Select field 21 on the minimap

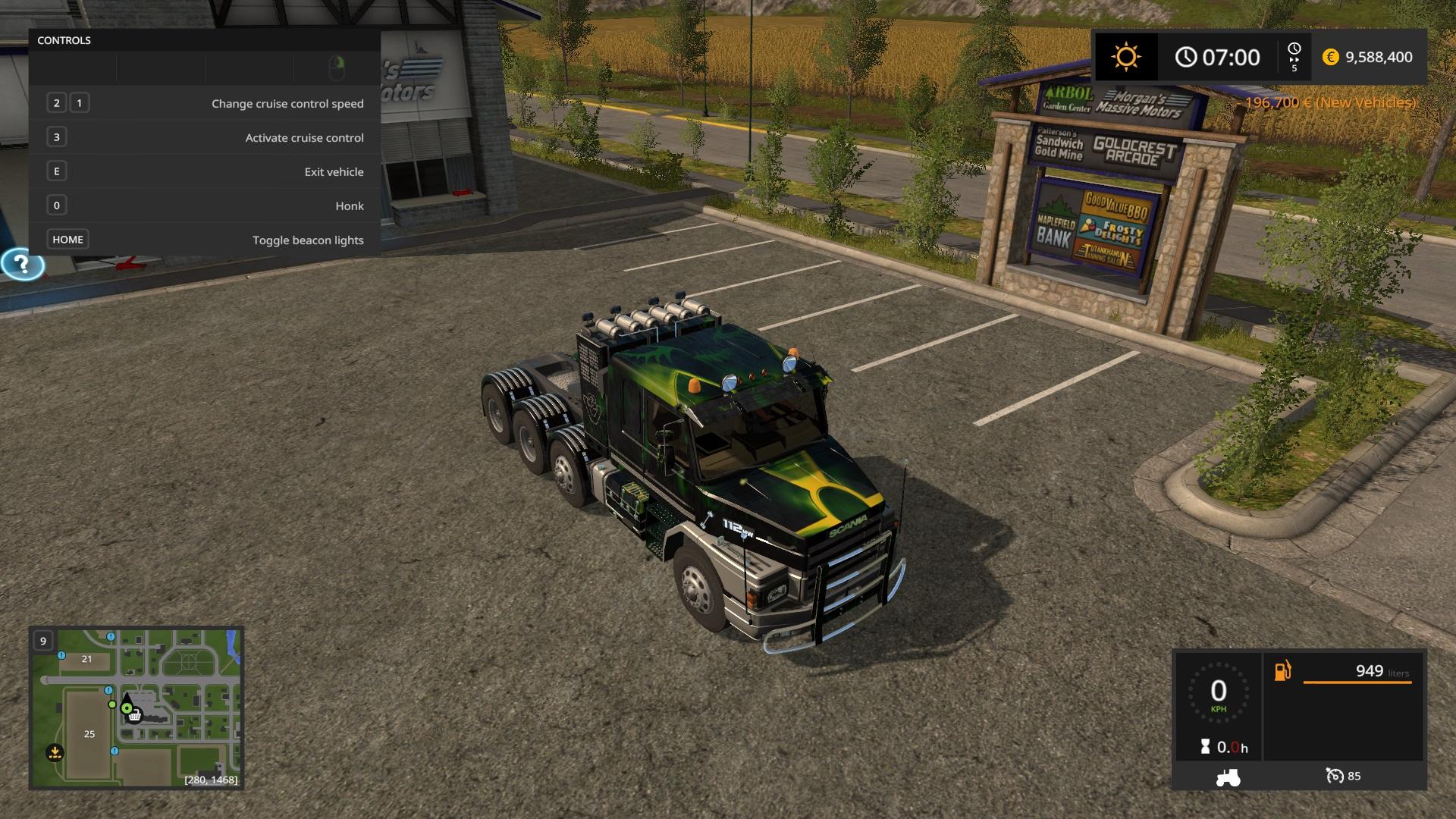tap(86, 659)
